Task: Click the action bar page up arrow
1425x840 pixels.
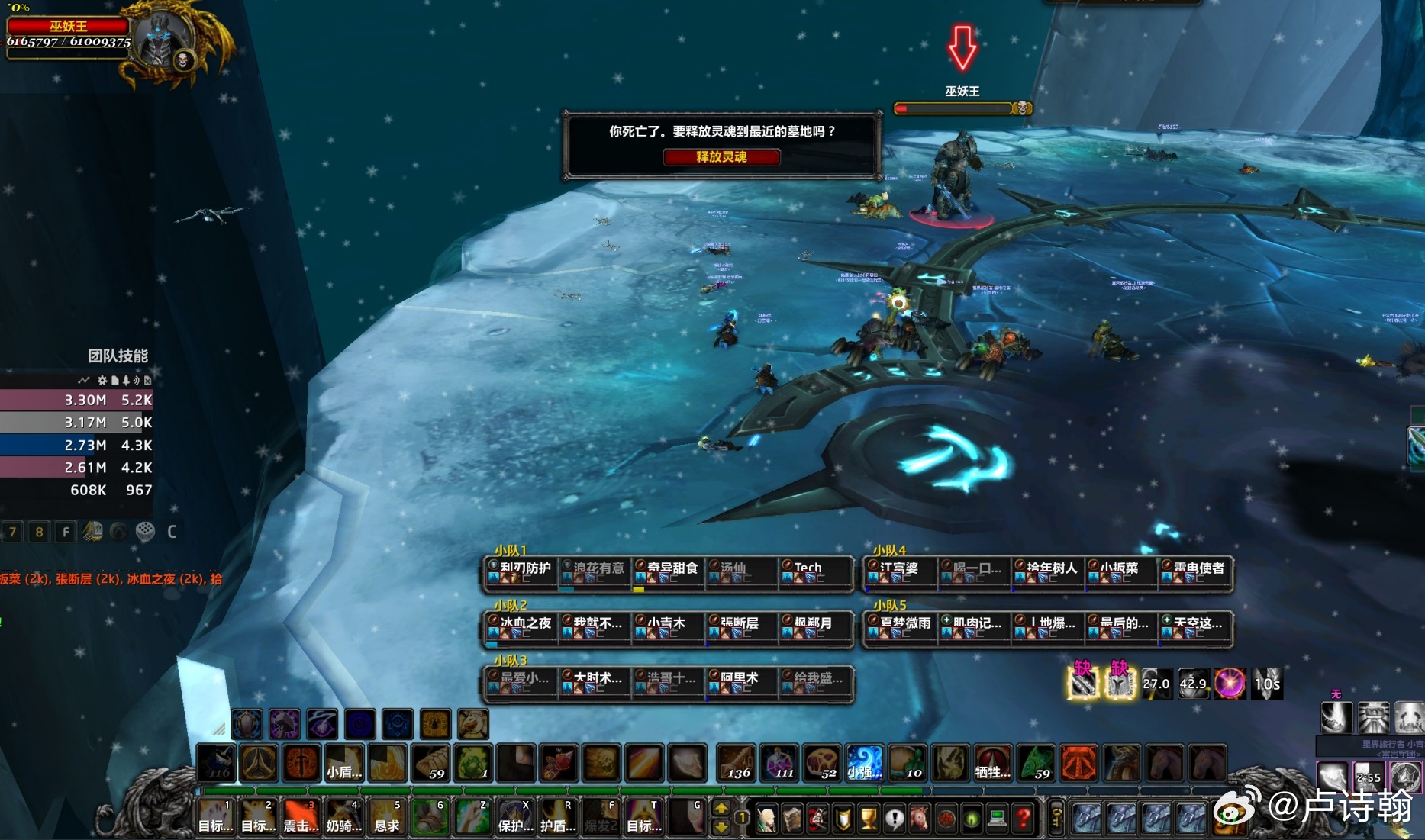Action: click(x=721, y=808)
